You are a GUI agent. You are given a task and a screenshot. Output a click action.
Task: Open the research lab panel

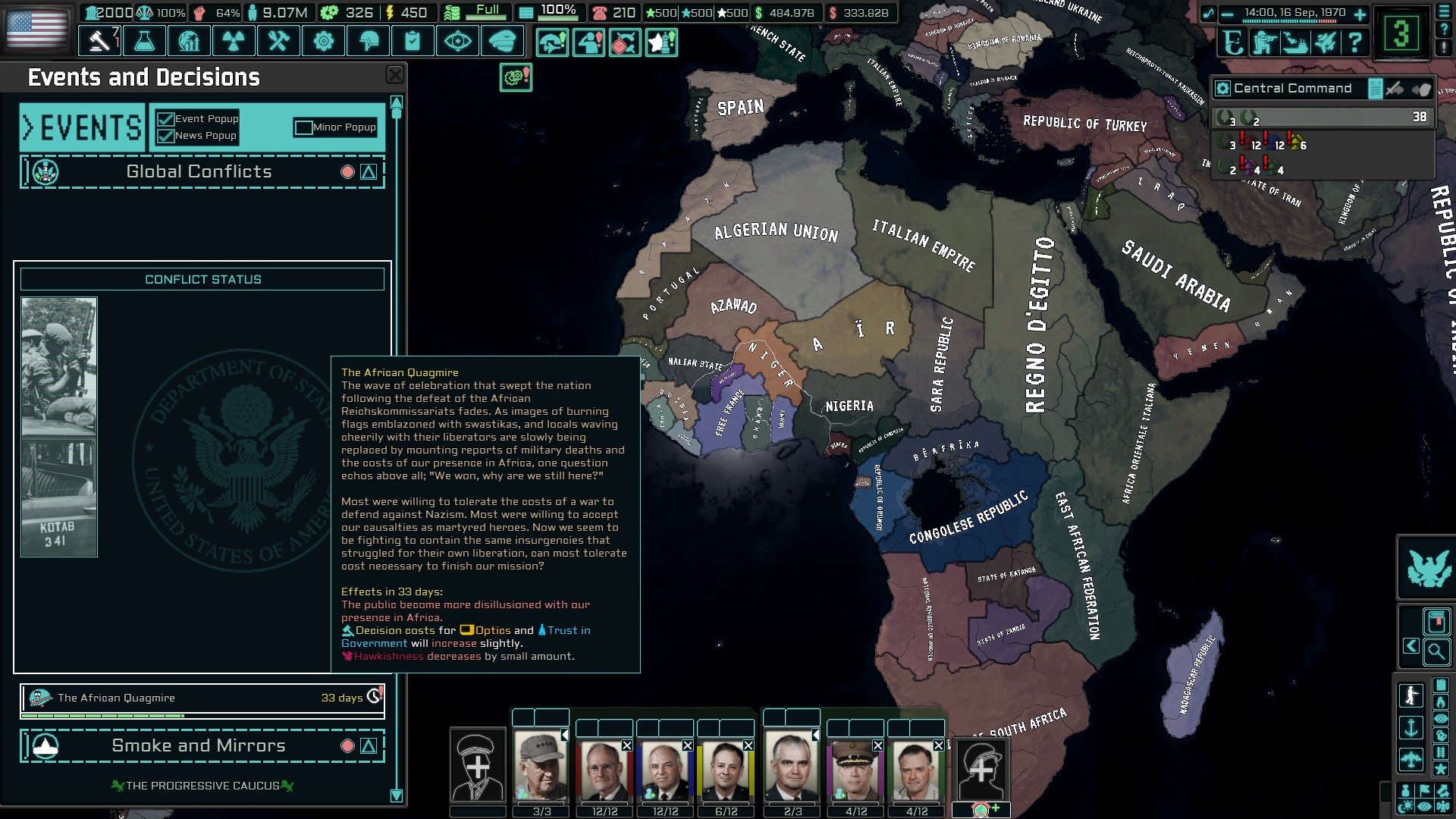[x=146, y=41]
